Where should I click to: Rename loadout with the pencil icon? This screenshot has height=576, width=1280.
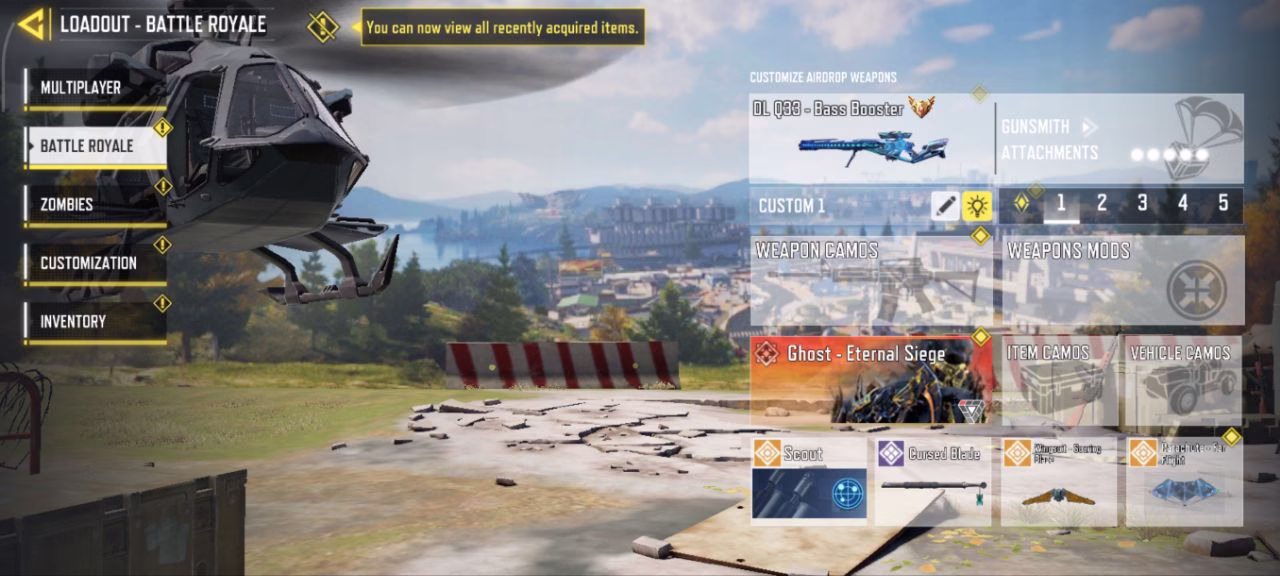pyautogui.click(x=945, y=206)
